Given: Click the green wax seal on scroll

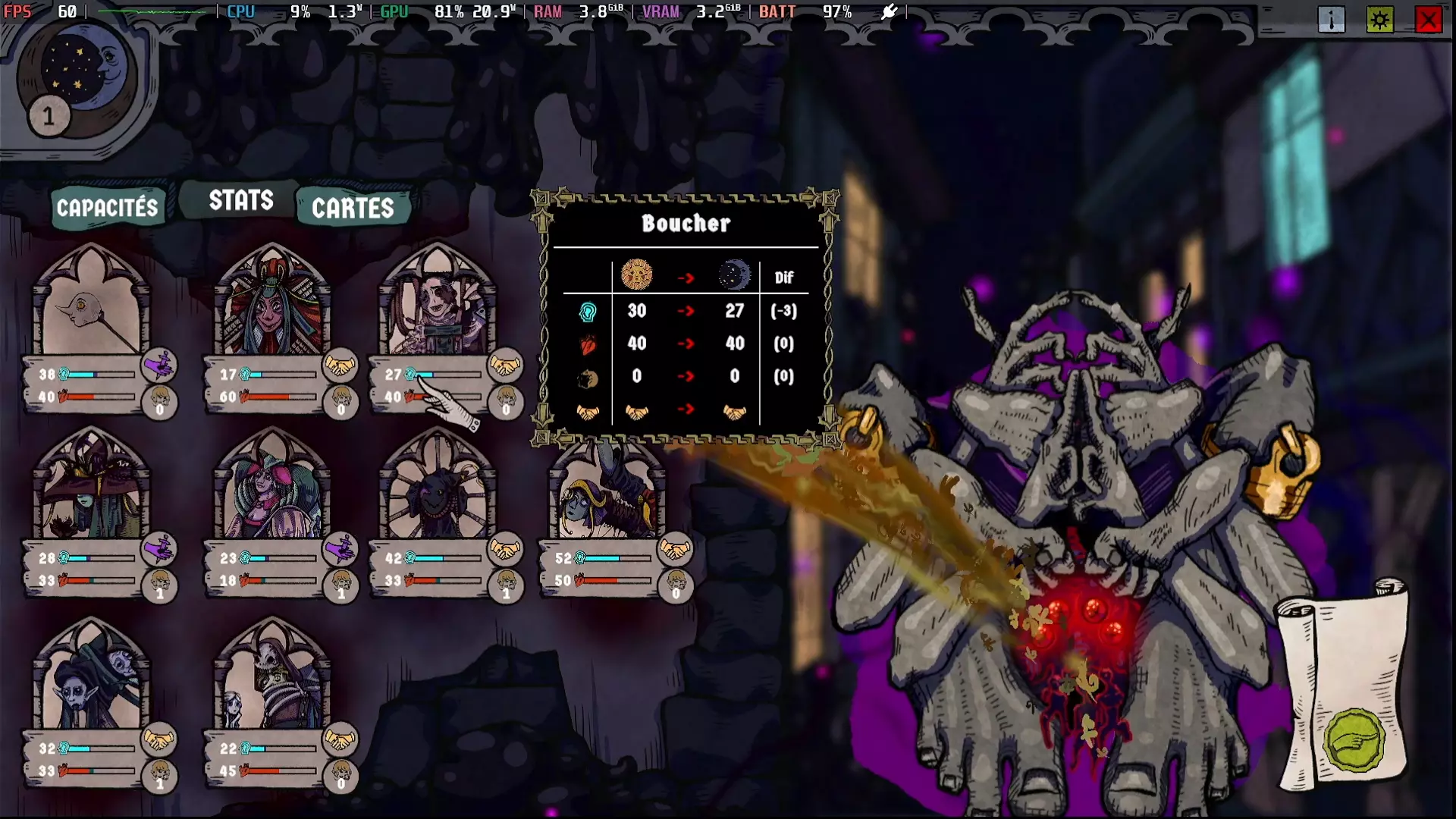Looking at the screenshot, I should click(x=1354, y=740).
